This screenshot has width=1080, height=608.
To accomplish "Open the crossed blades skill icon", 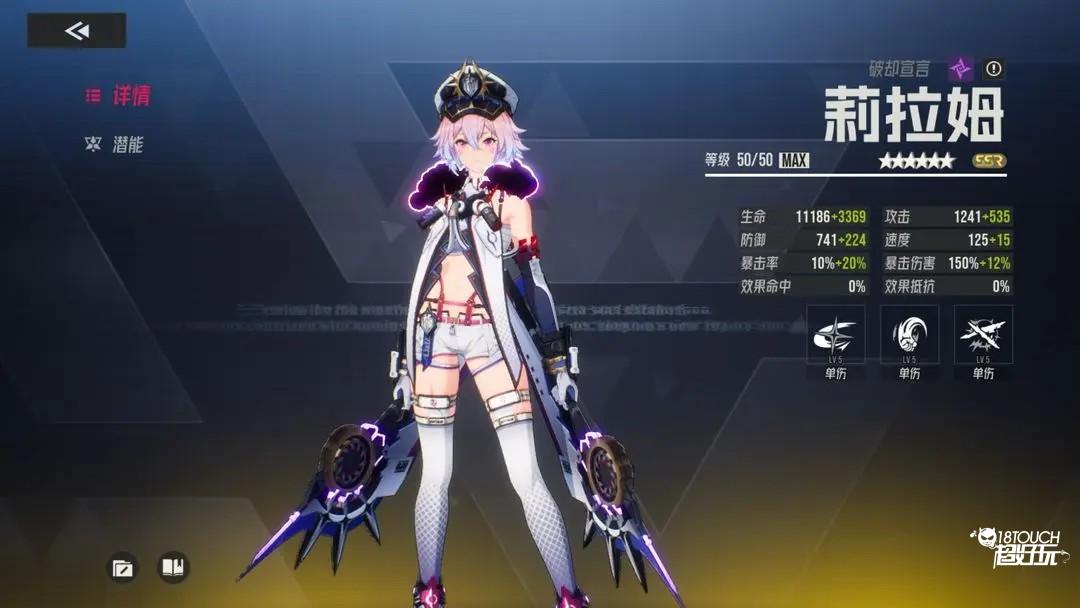I will coord(983,335).
